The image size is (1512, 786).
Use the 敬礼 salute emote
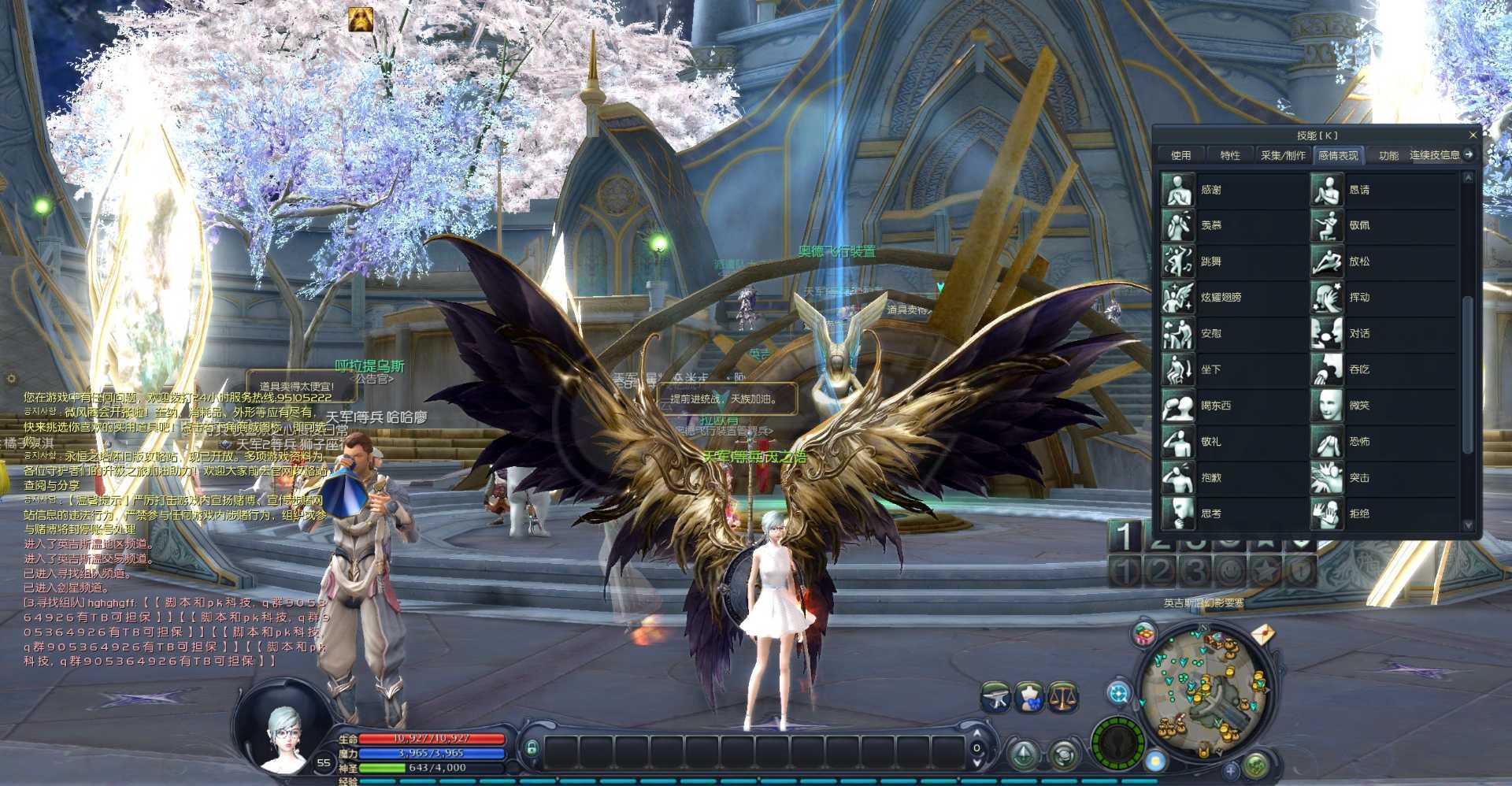[1179, 442]
